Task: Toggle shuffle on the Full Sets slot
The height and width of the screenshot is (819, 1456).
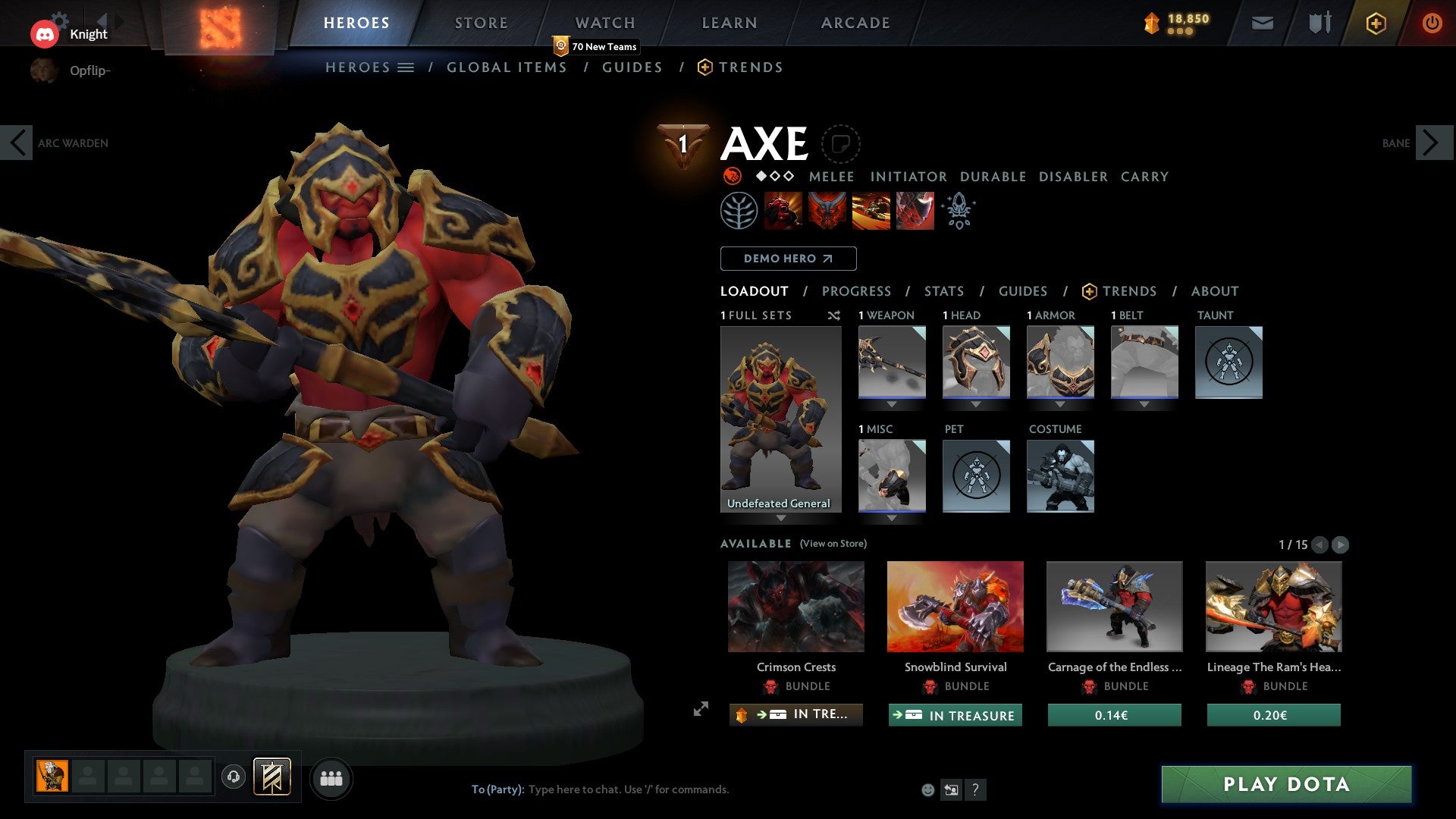Action: 834,315
